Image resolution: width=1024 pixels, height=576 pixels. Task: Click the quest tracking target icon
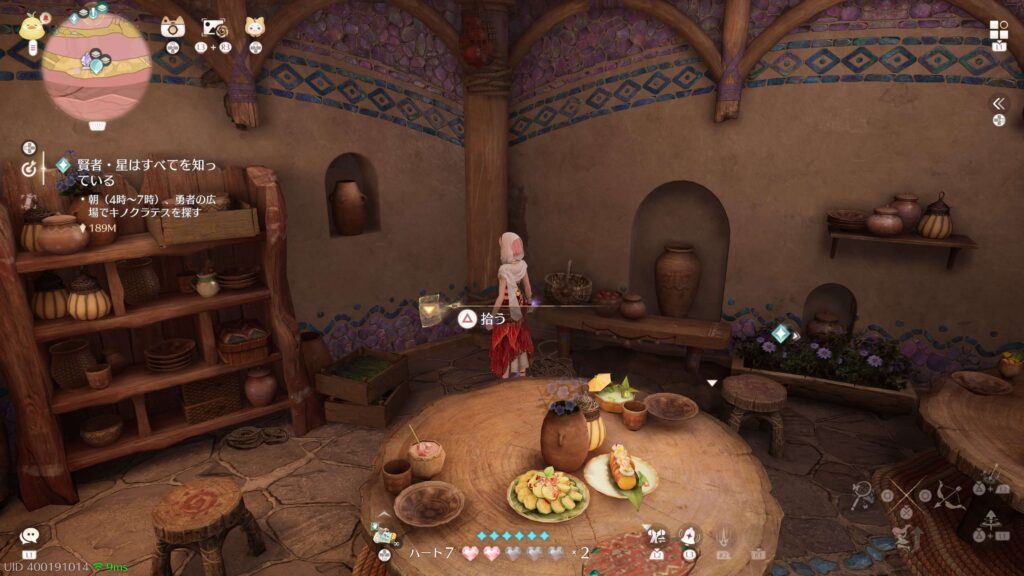point(28,169)
